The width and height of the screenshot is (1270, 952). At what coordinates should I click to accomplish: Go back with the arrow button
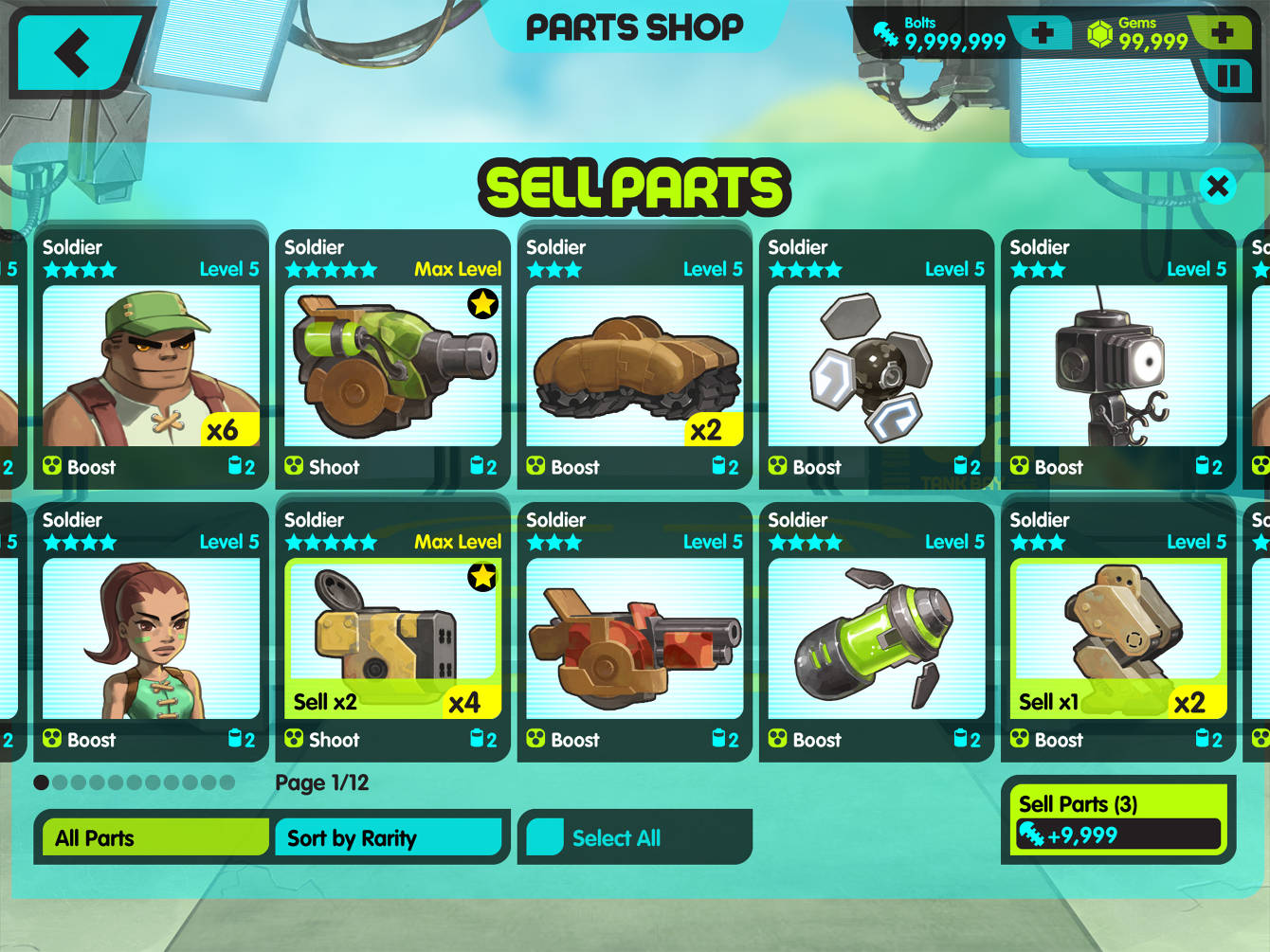(x=74, y=52)
